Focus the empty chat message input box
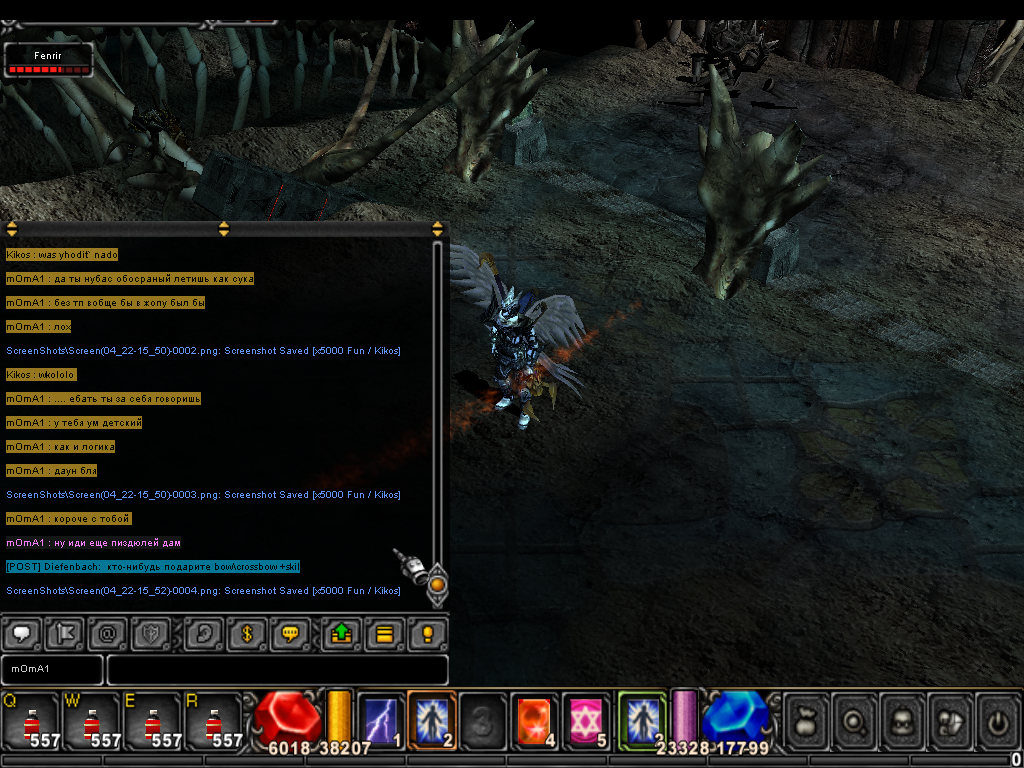The height and width of the screenshot is (768, 1024). point(277,669)
